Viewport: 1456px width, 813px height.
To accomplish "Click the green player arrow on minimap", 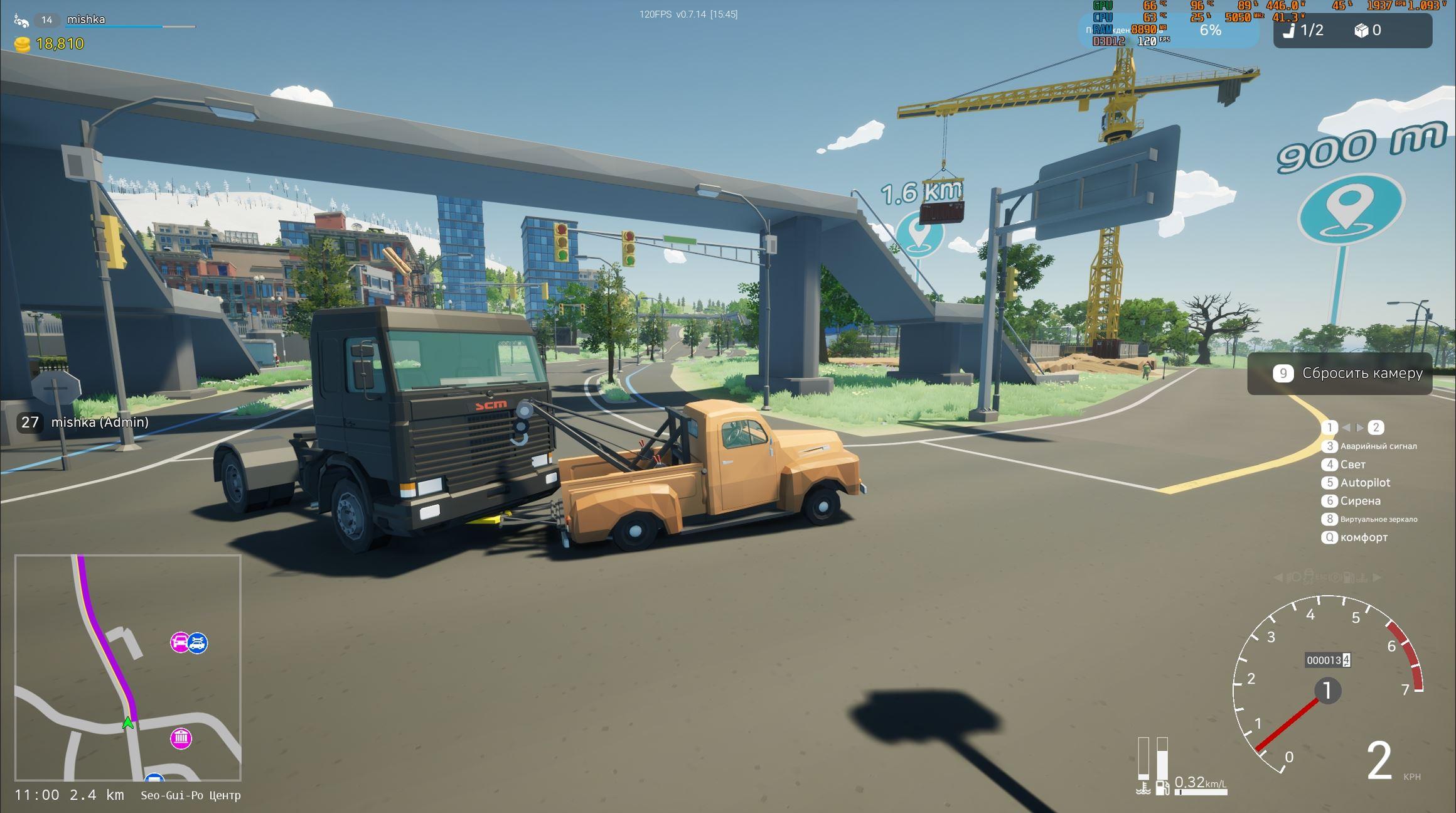I will coord(128,723).
